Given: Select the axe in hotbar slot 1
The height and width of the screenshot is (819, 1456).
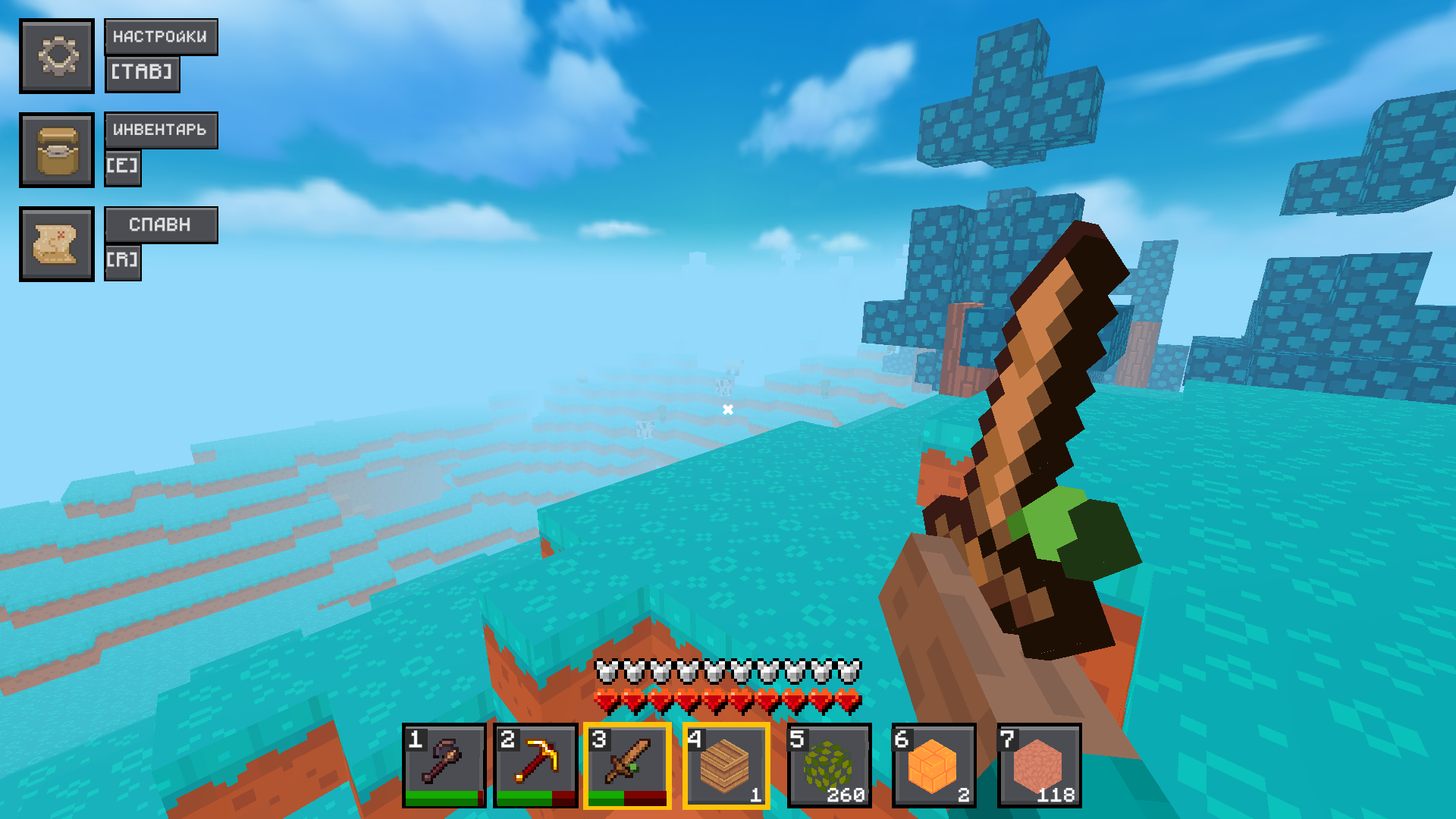Looking at the screenshot, I should (x=443, y=764).
